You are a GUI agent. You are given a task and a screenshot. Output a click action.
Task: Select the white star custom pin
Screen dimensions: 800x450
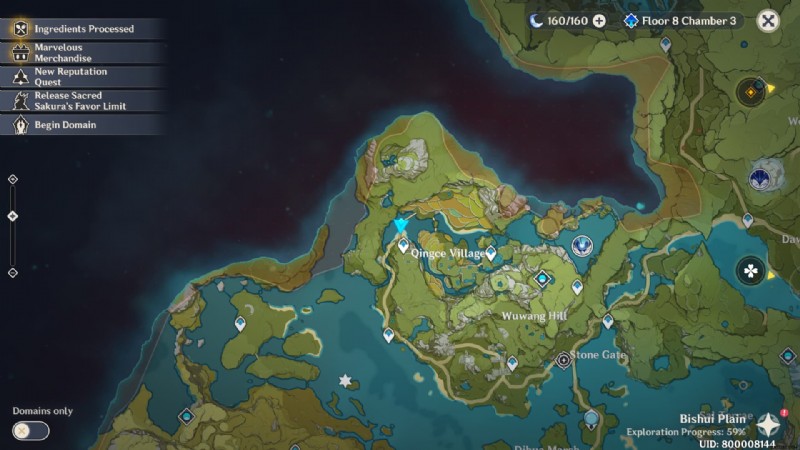pyautogui.click(x=346, y=381)
